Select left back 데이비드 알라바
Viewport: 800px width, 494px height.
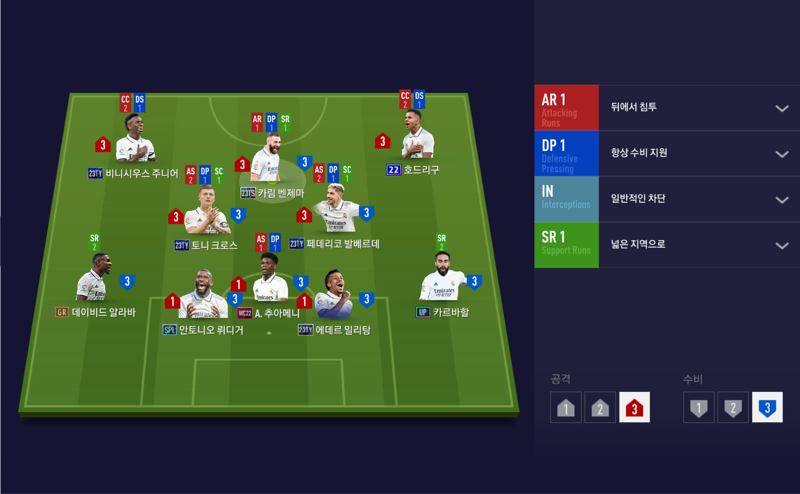(x=96, y=280)
